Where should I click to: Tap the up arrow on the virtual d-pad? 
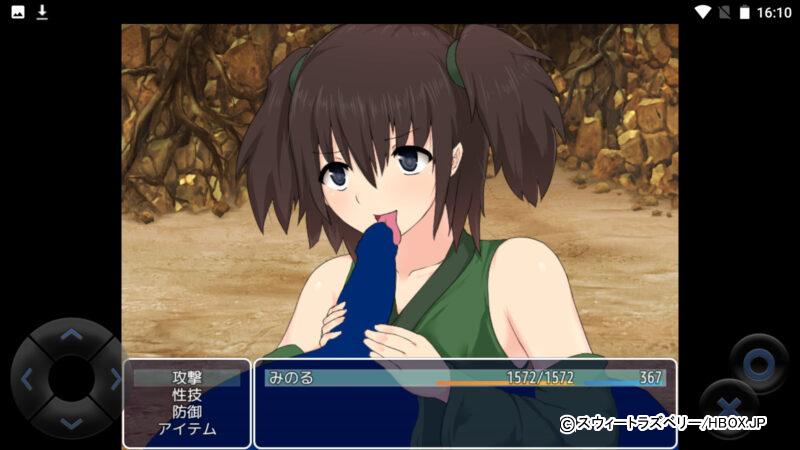coord(70,334)
